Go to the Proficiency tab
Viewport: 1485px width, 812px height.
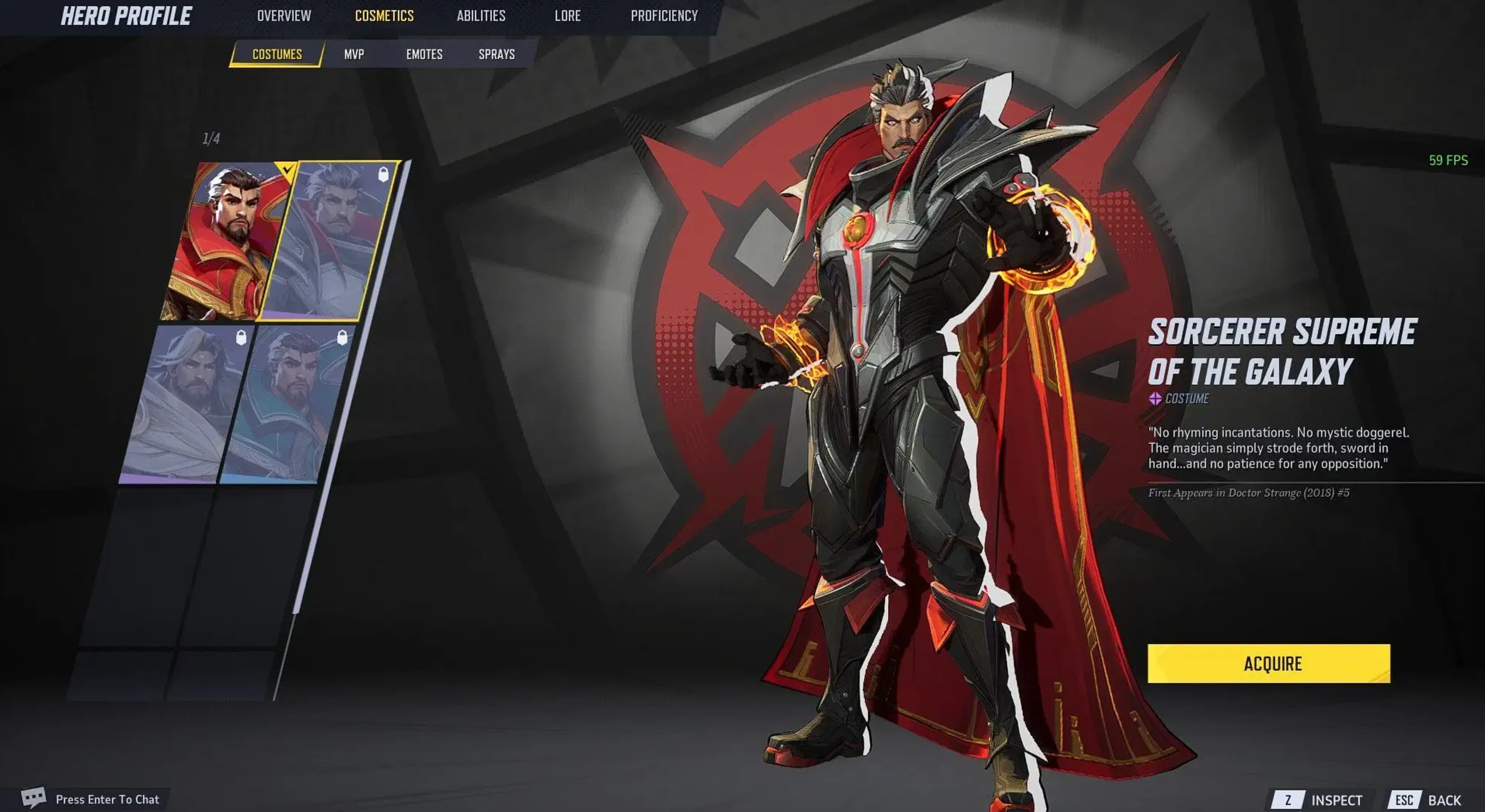(x=664, y=16)
